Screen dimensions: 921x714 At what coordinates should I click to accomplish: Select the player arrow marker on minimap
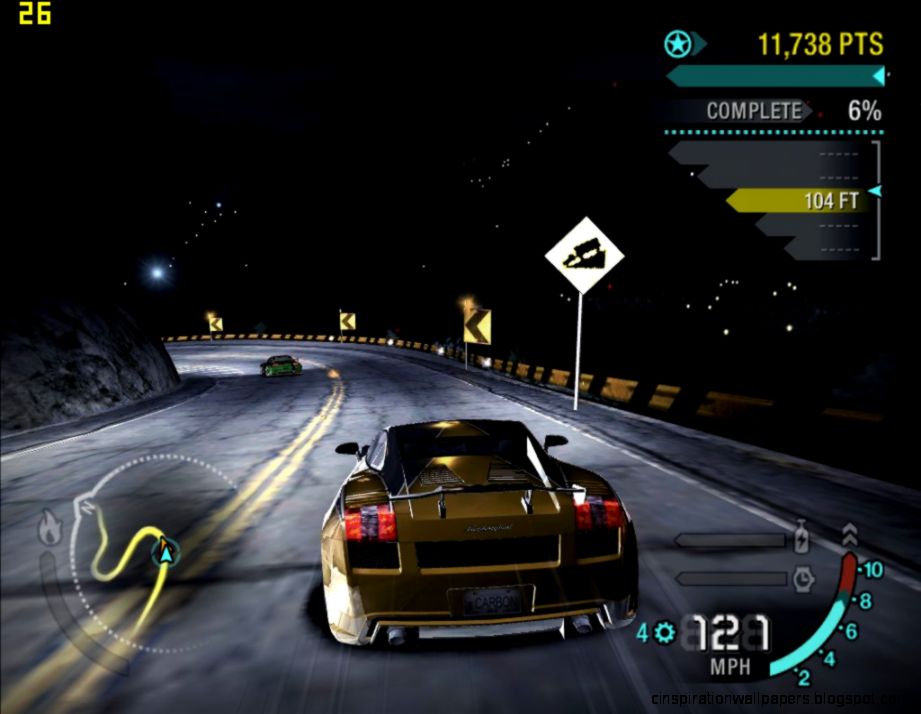click(165, 549)
